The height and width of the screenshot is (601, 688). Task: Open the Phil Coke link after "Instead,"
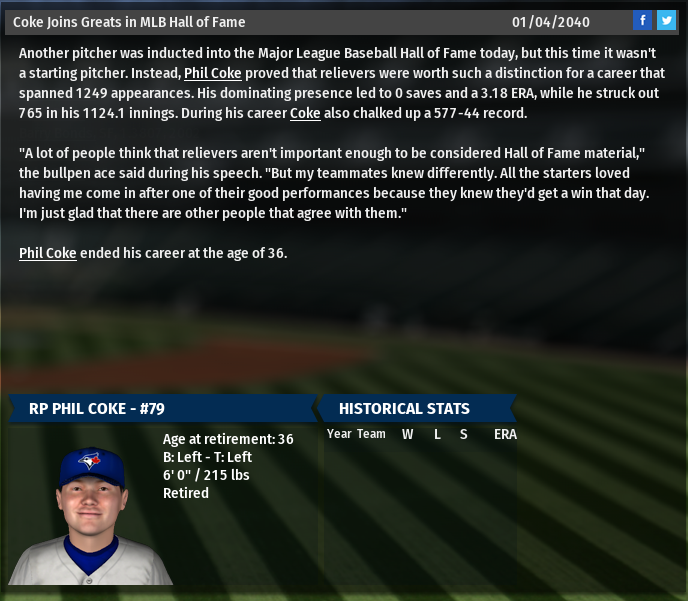point(214,73)
